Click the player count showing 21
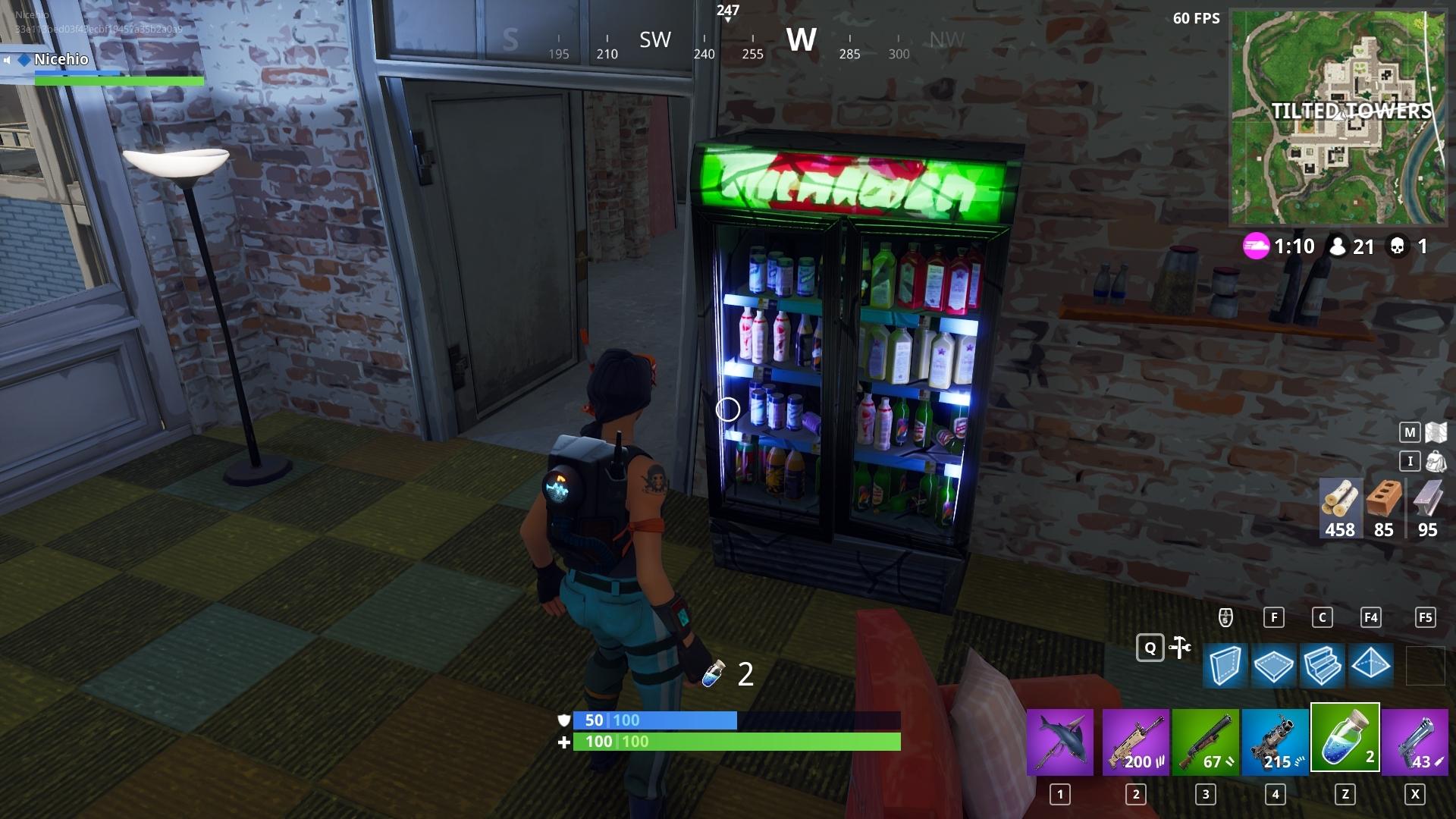1456x819 pixels. coord(1363,246)
